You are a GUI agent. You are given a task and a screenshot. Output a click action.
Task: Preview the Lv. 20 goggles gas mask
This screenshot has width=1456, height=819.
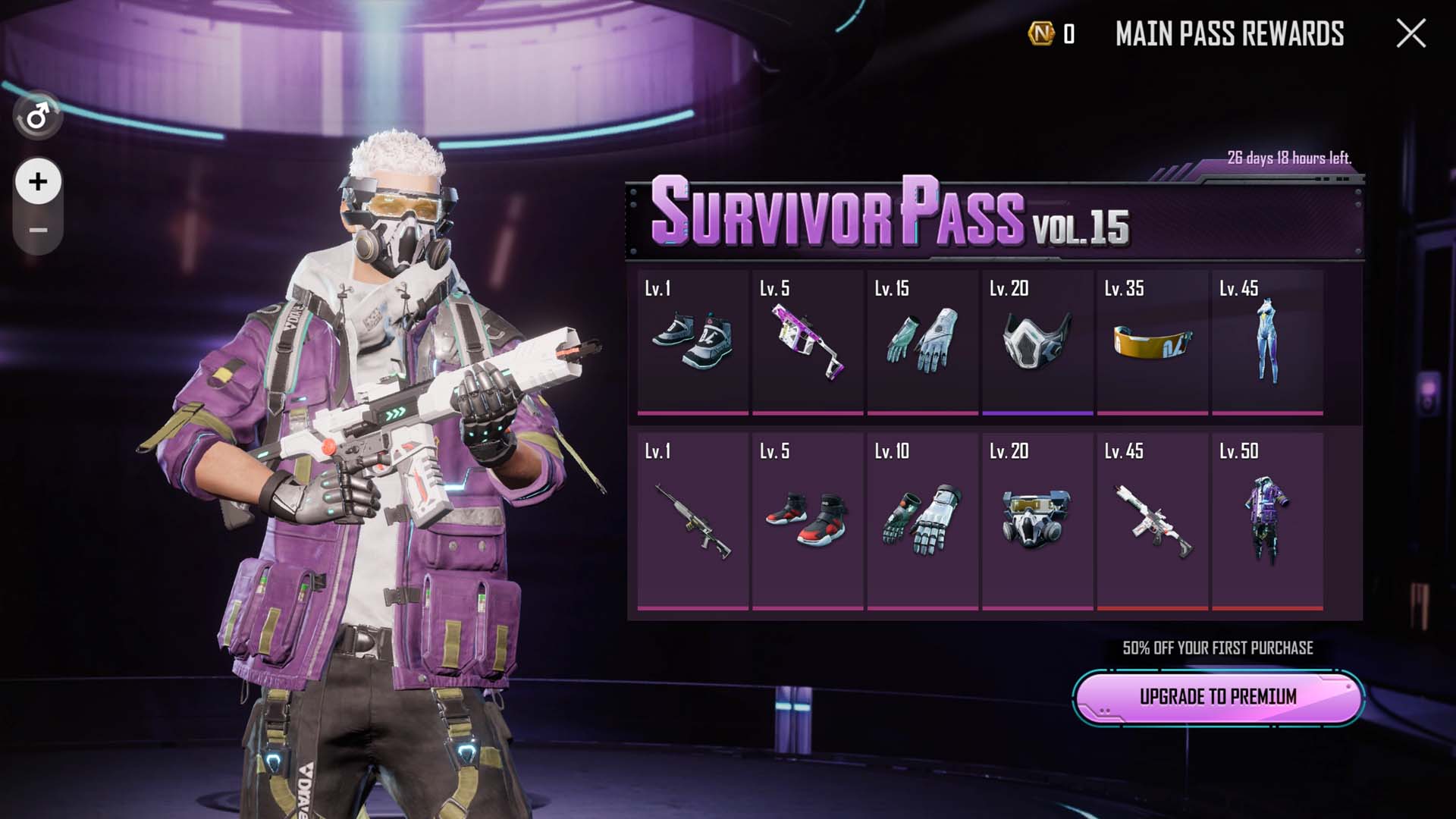tap(1037, 521)
